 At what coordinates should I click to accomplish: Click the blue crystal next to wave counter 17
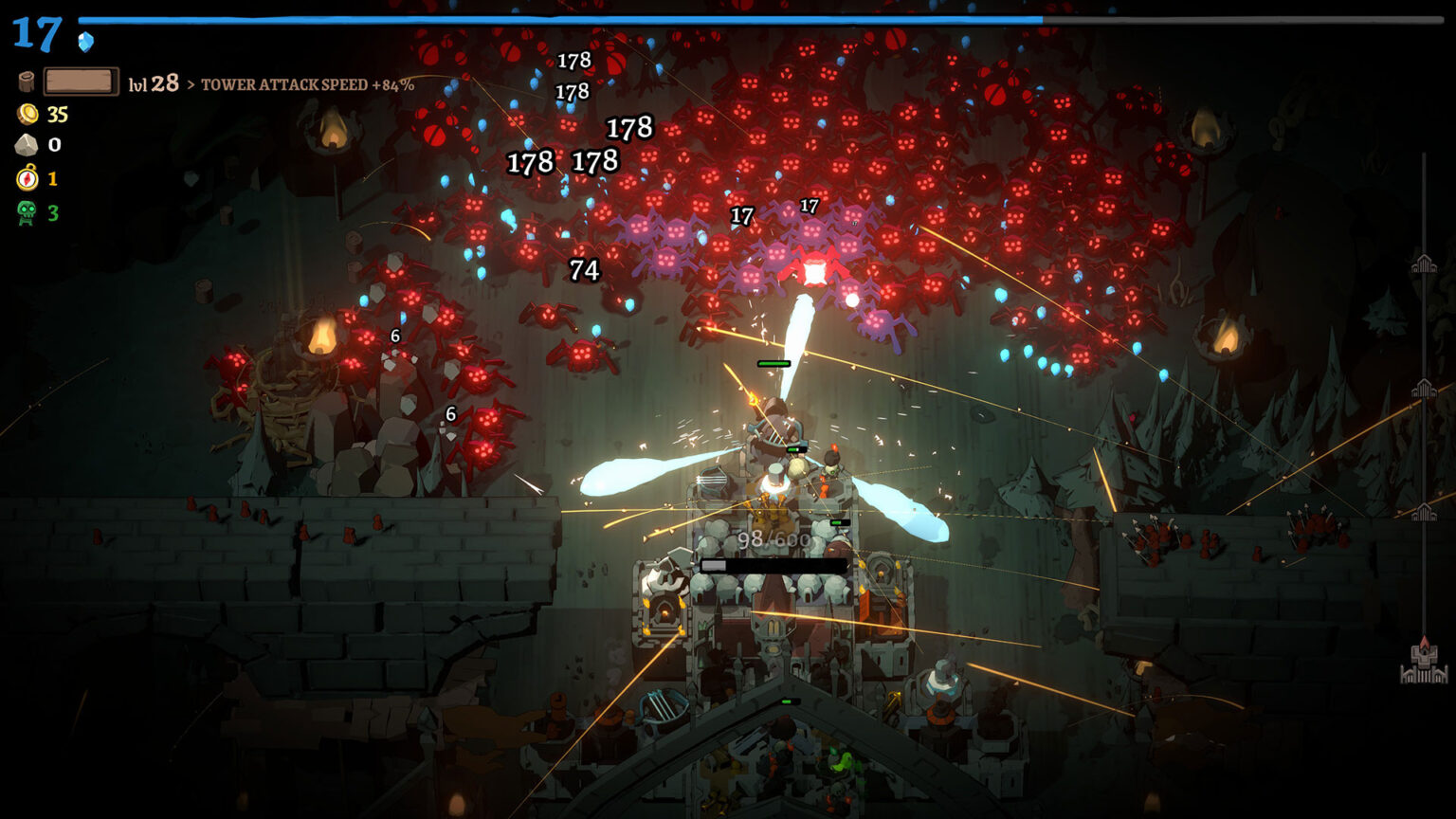point(85,42)
